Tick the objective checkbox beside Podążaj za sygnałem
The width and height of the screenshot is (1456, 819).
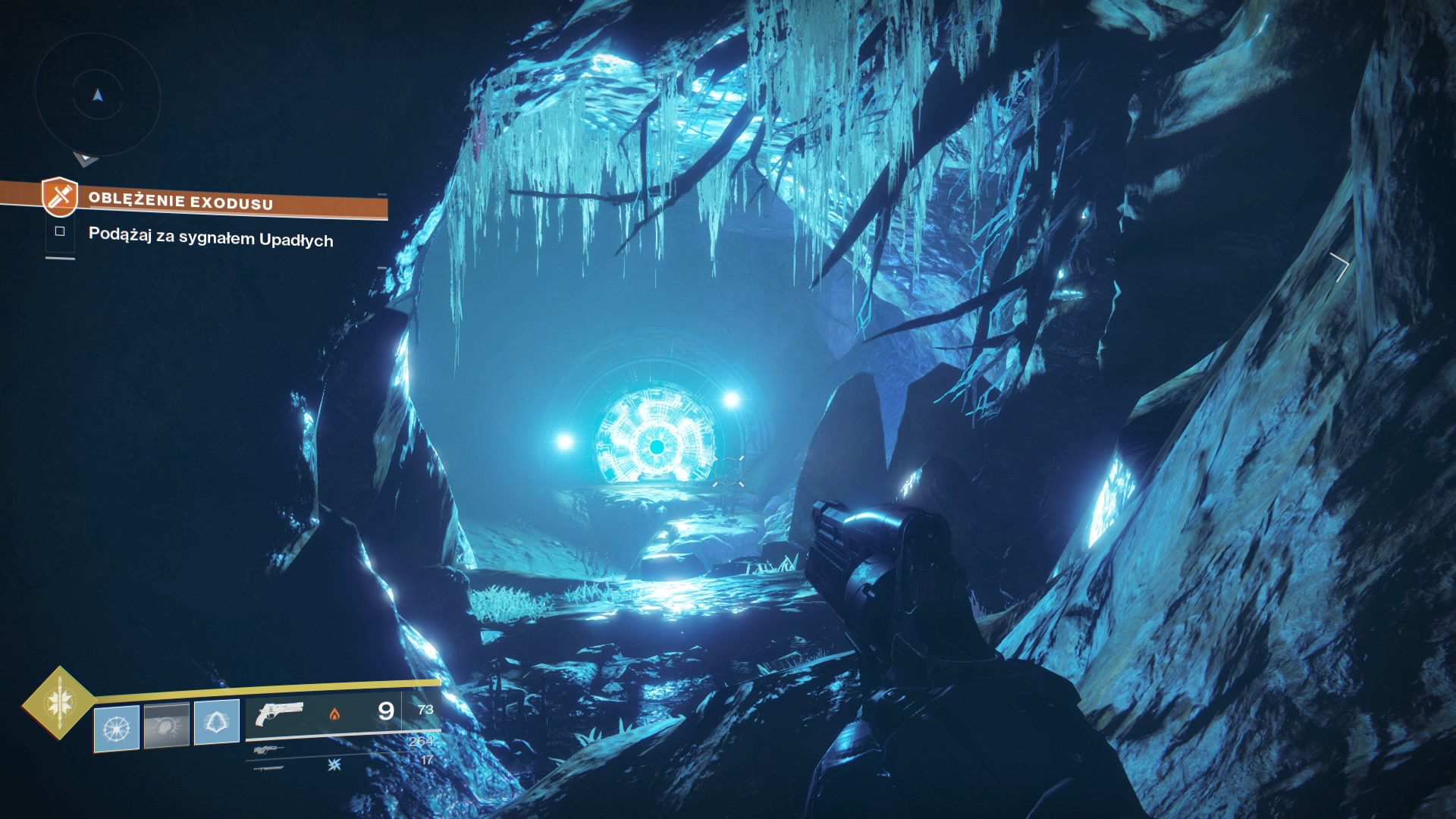pos(60,231)
